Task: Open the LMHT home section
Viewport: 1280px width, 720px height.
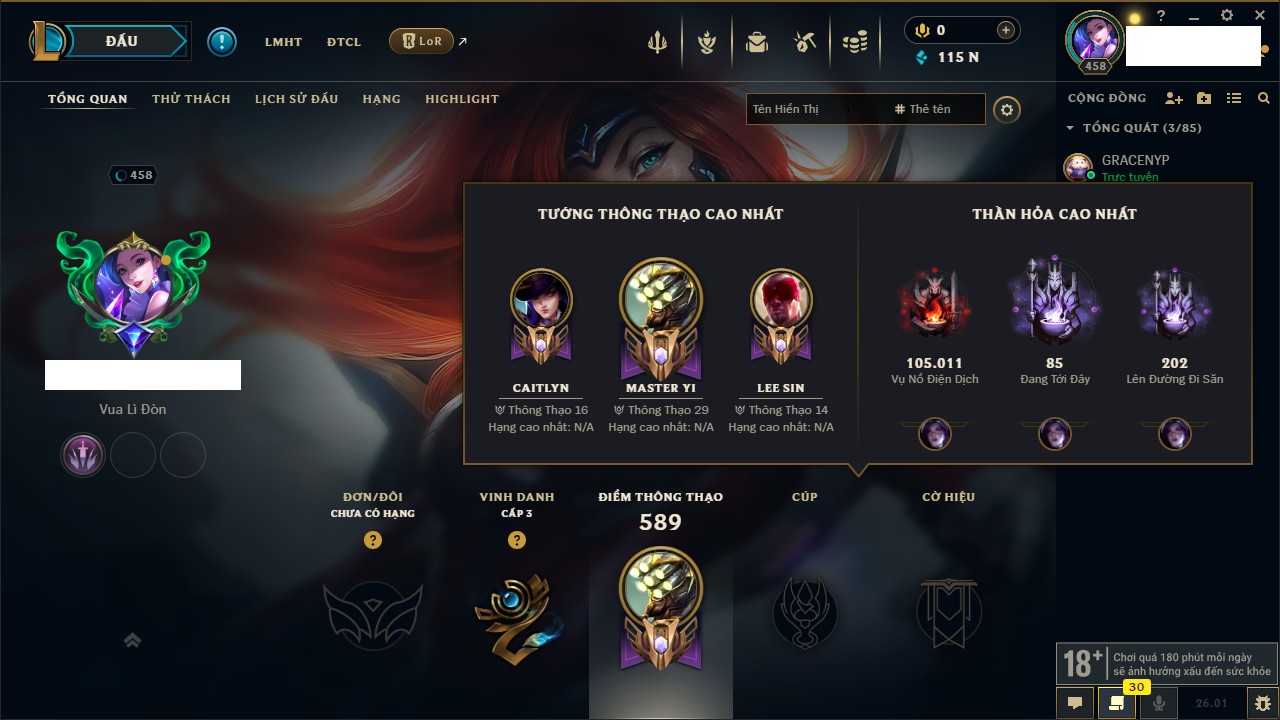Action: pos(283,42)
